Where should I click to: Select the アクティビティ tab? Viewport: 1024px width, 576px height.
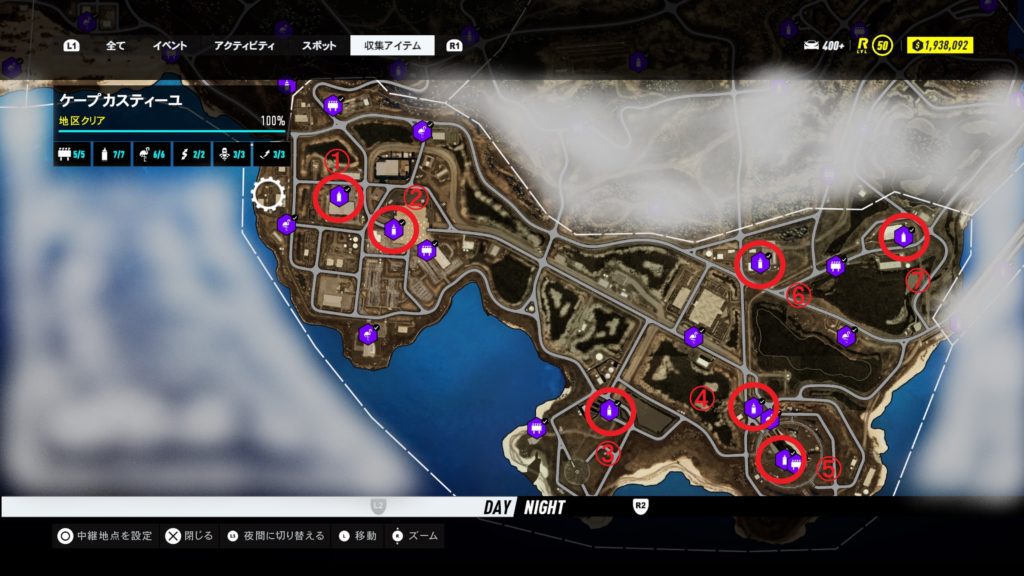[244, 45]
